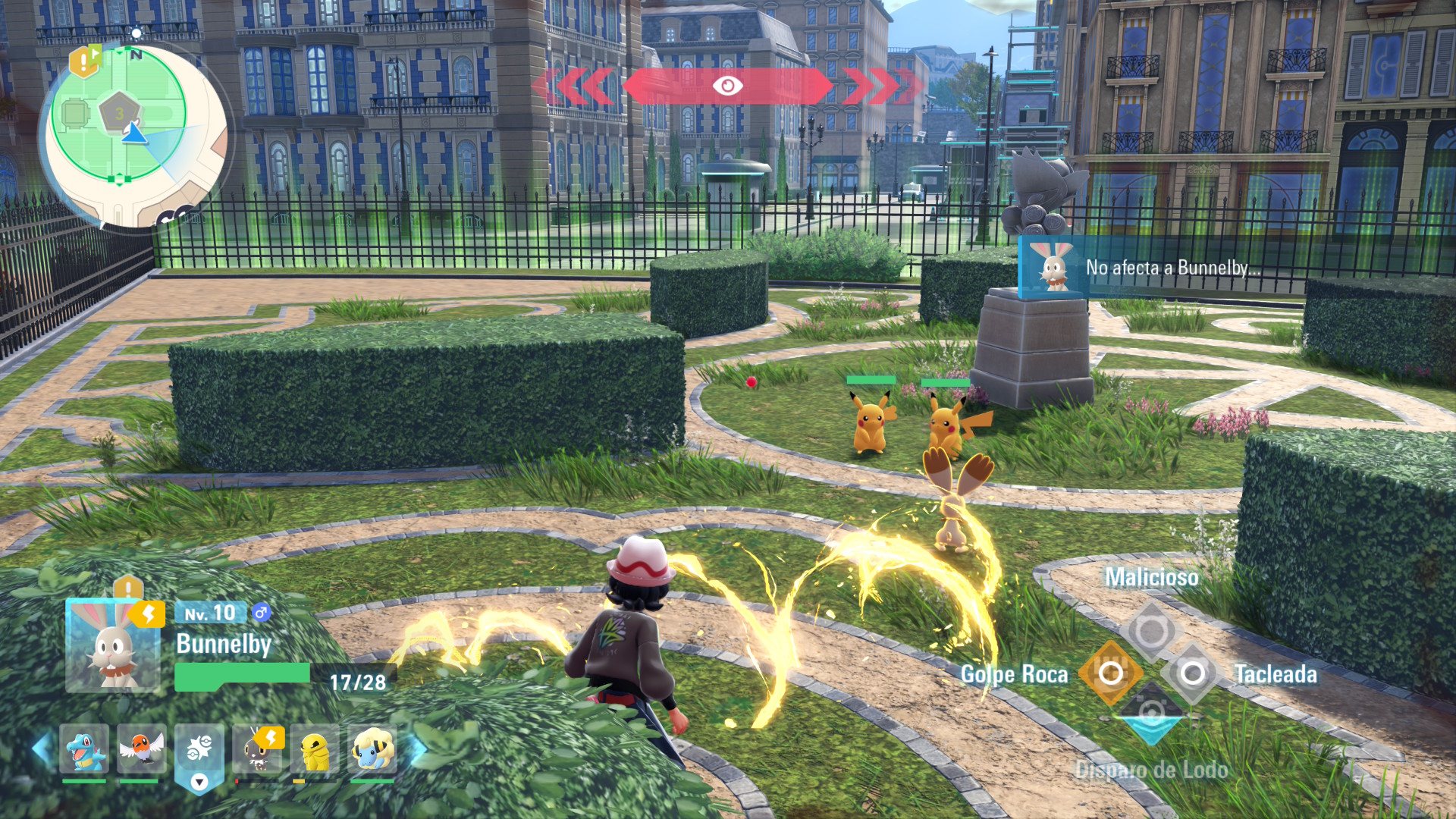The width and height of the screenshot is (1456, 819).
Task: Select Bunnelby's portrait panel
Action: [x=112, y=646]
